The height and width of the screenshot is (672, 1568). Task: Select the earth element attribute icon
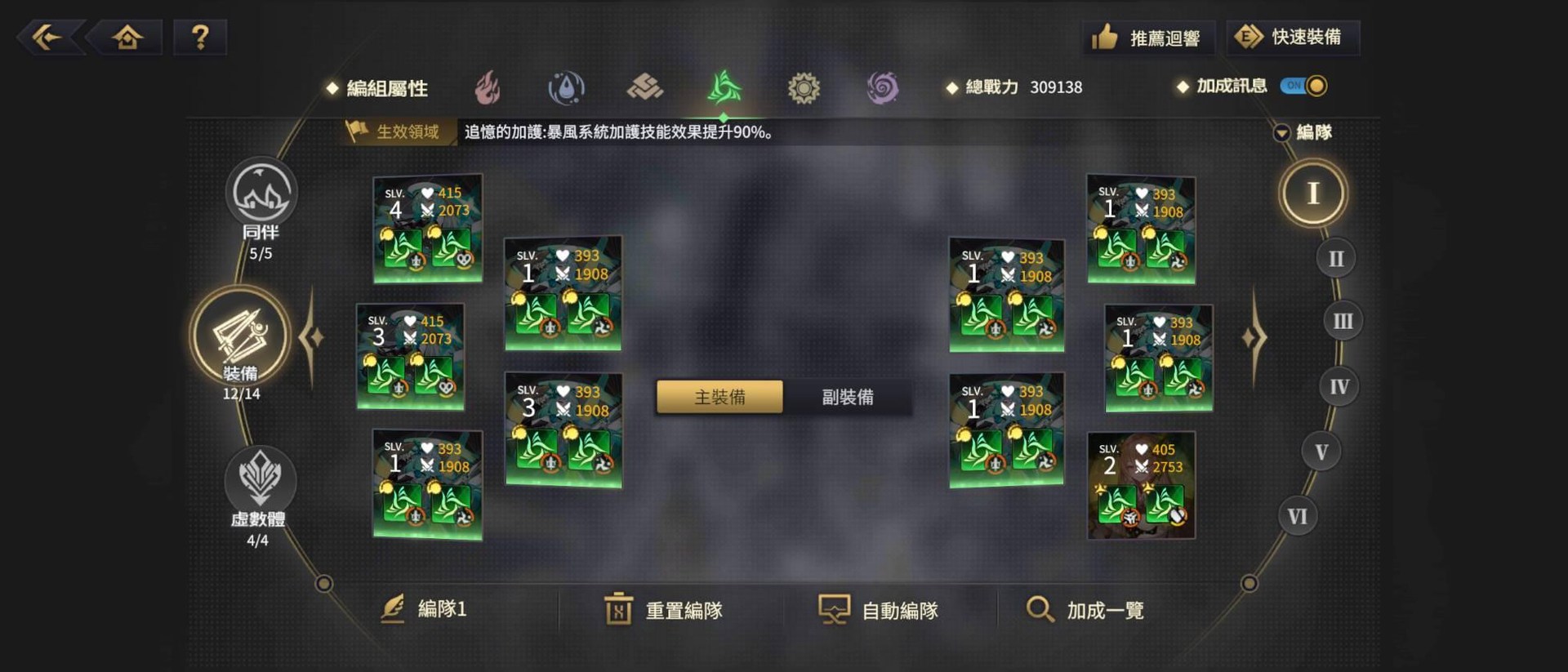646,87
